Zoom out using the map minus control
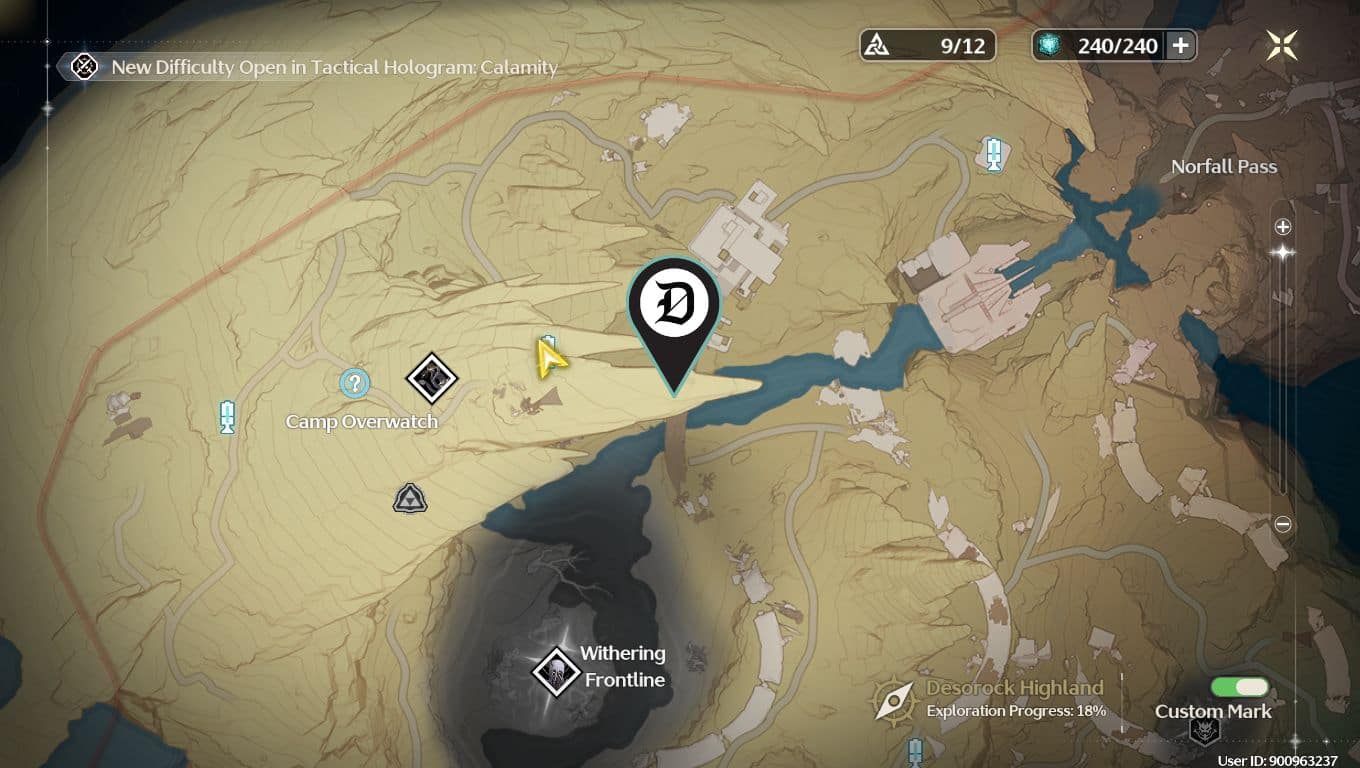1360x768 pixels. [1281, 521]
